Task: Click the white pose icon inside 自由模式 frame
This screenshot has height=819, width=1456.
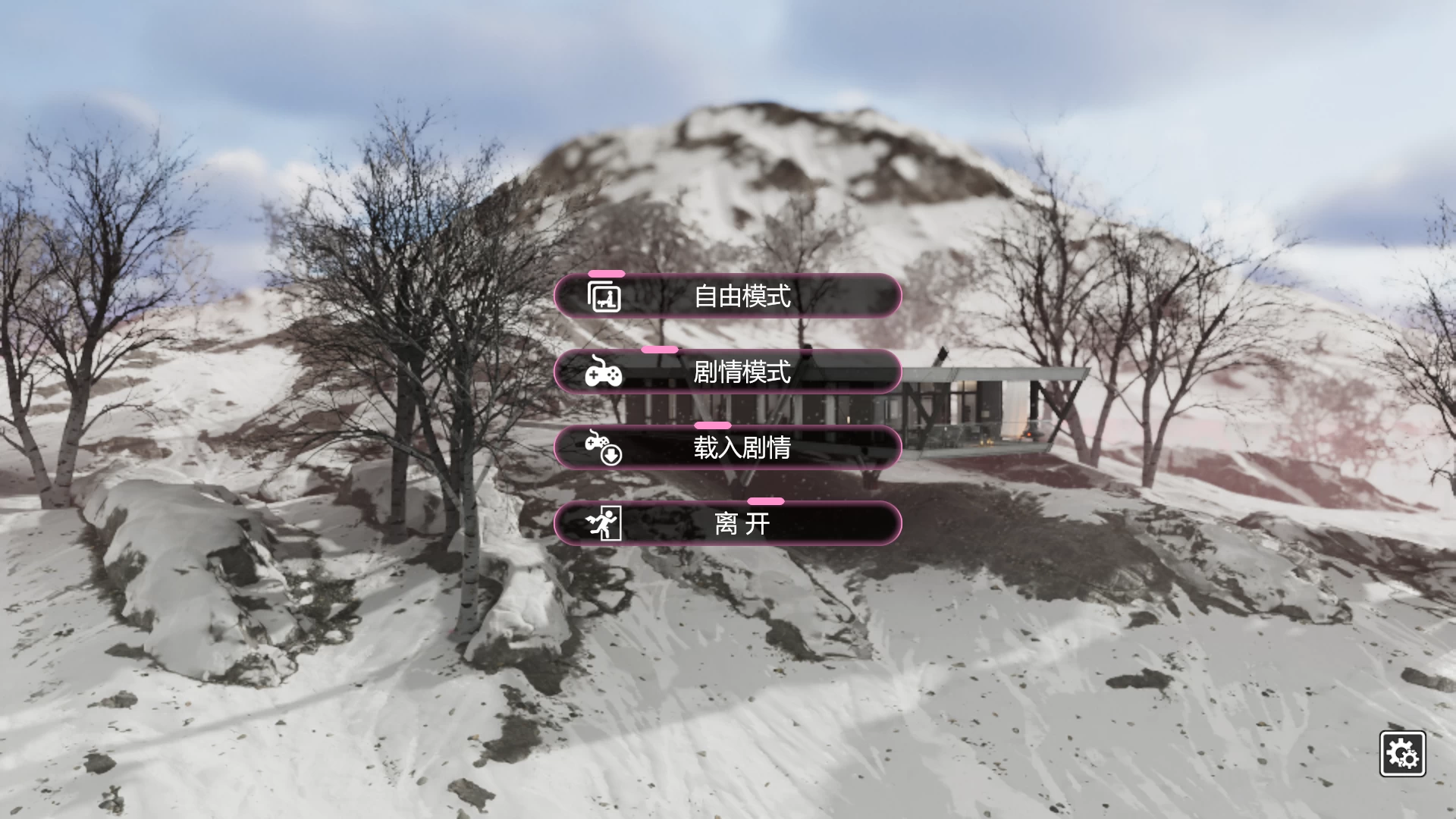Action: click(x=607, y=300)
